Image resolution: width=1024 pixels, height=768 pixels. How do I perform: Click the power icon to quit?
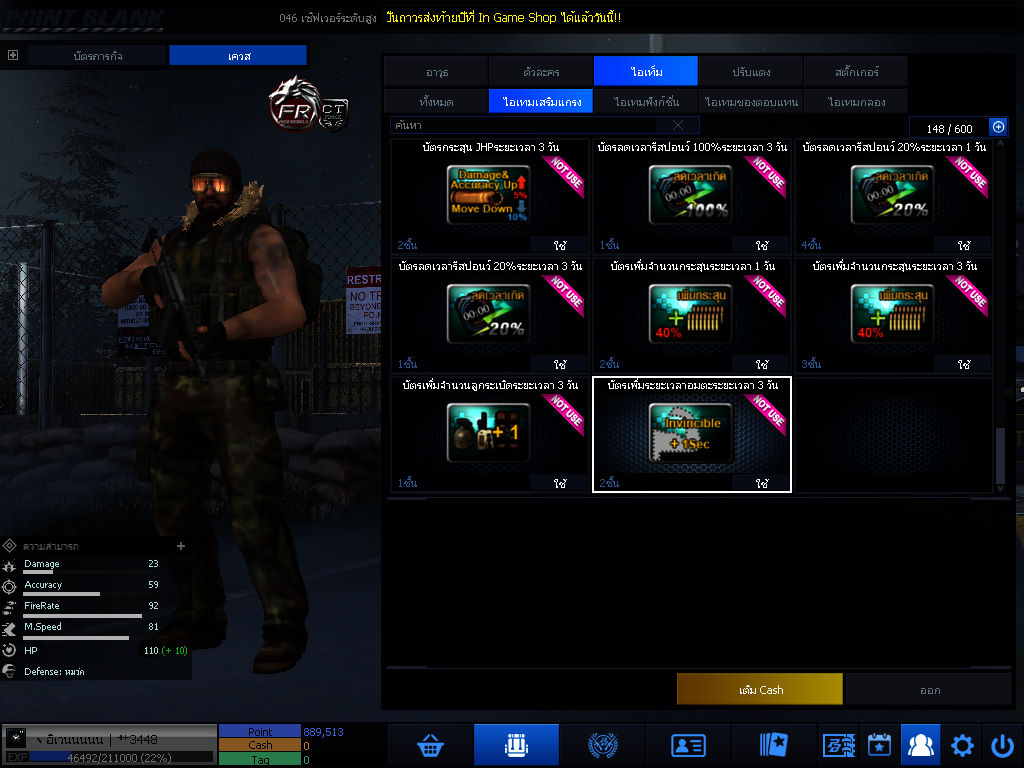pos(1002,745)
